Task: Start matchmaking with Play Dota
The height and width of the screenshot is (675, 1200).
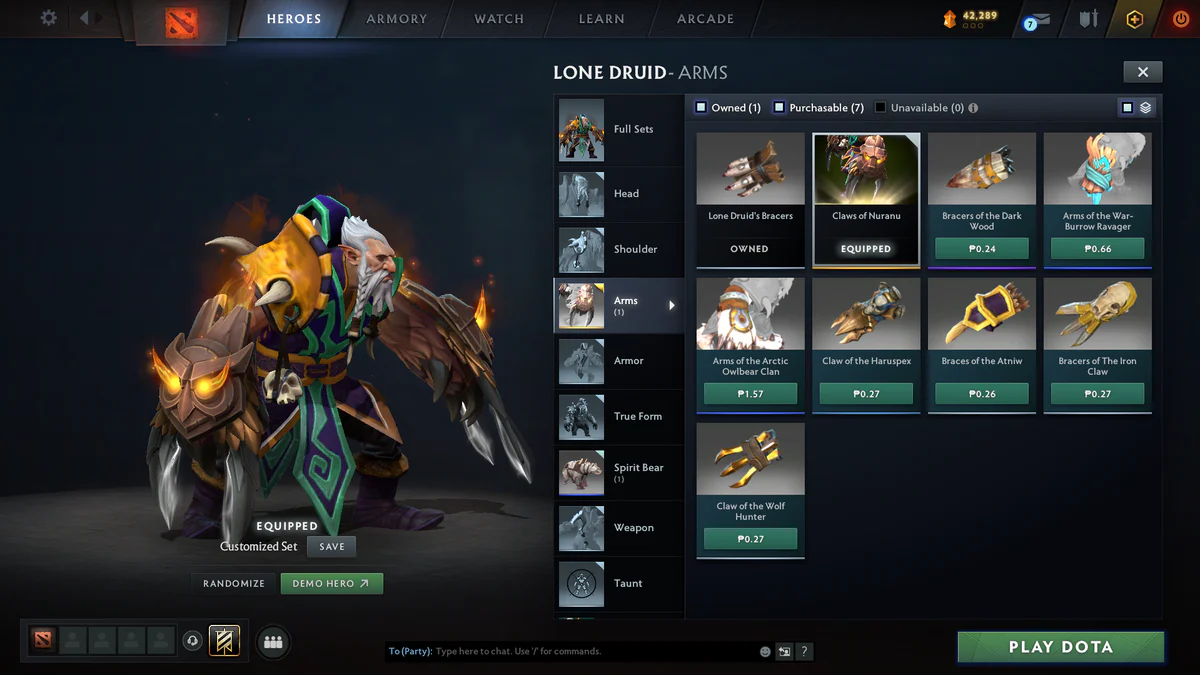Action: point(1060,647)
